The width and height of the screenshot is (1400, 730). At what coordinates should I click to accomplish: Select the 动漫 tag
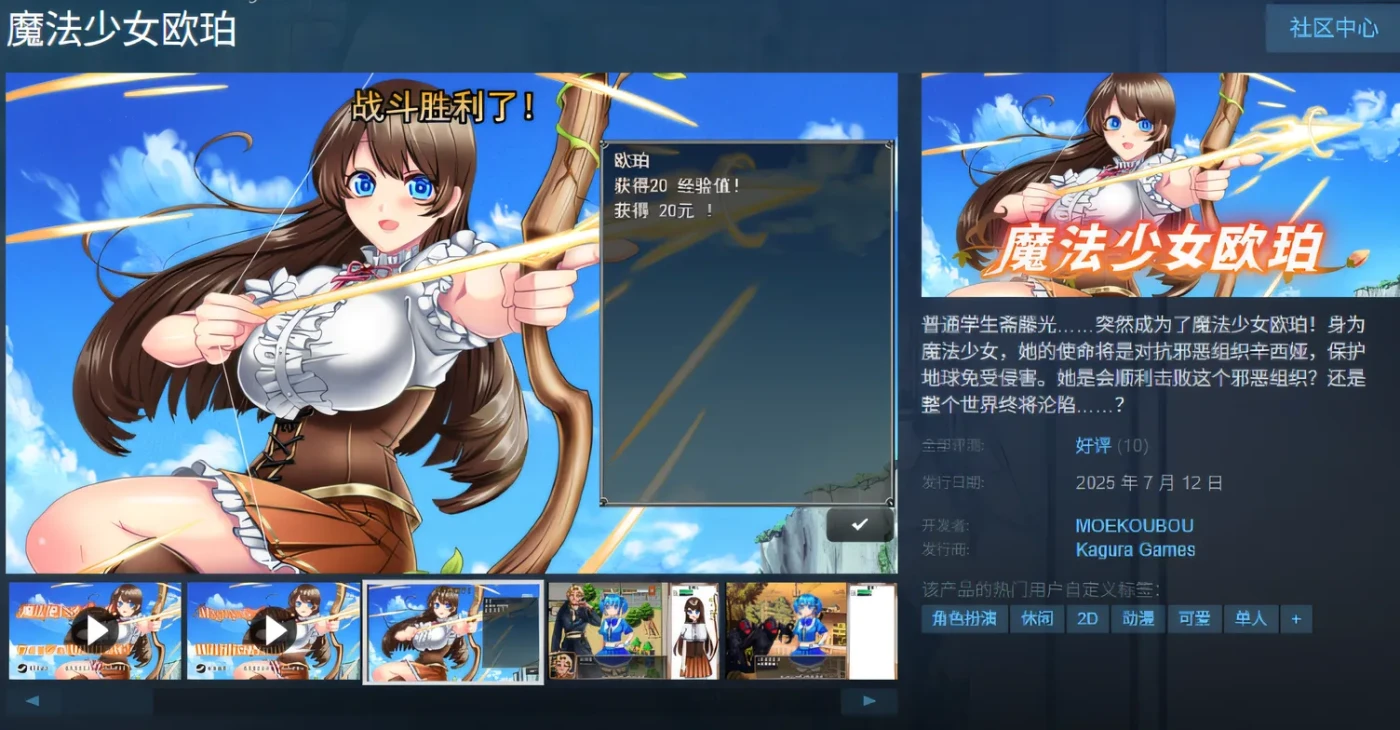pyautogui.click(x=1139, y=619)
